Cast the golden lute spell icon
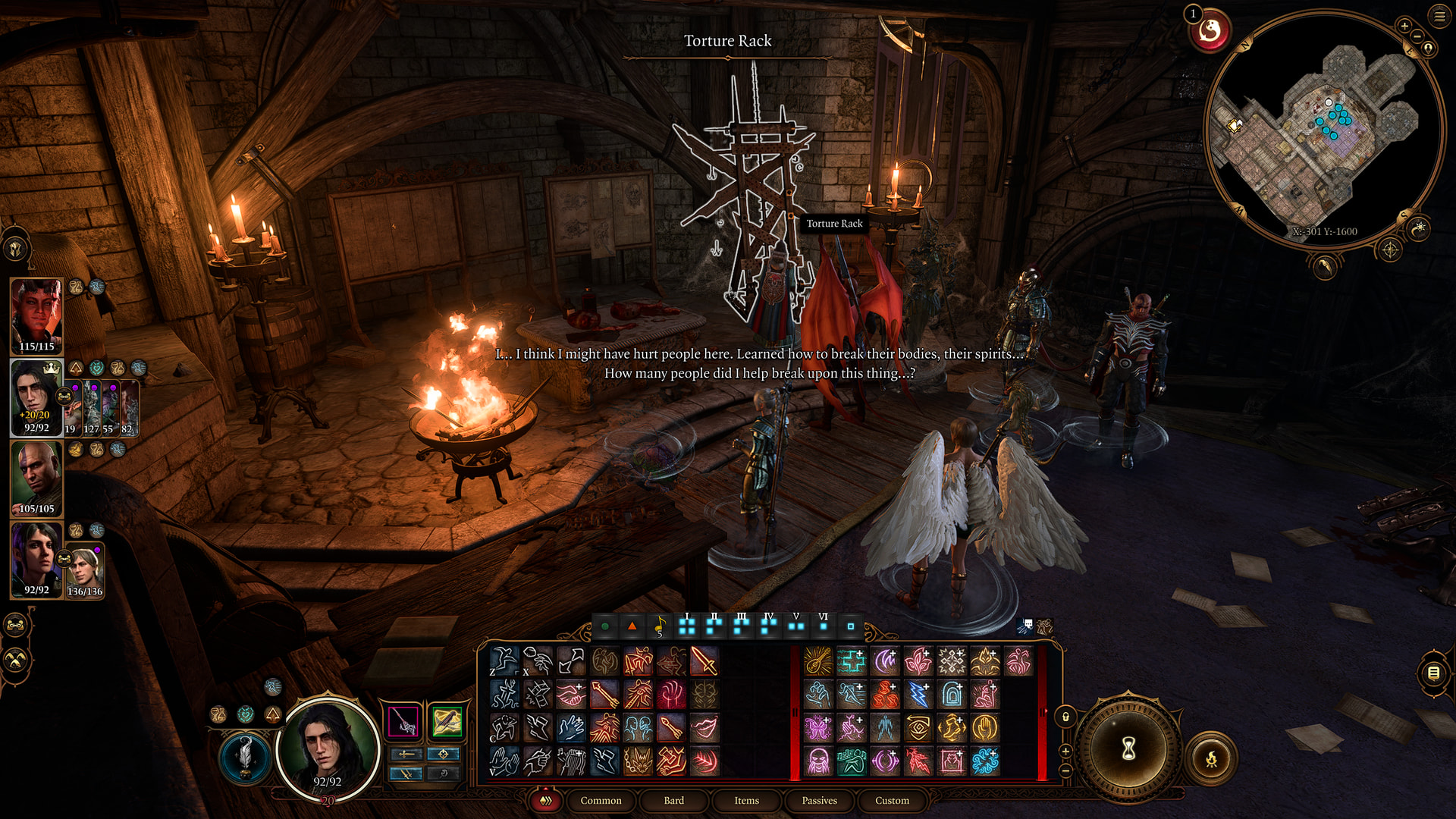 tap(818, 661)
